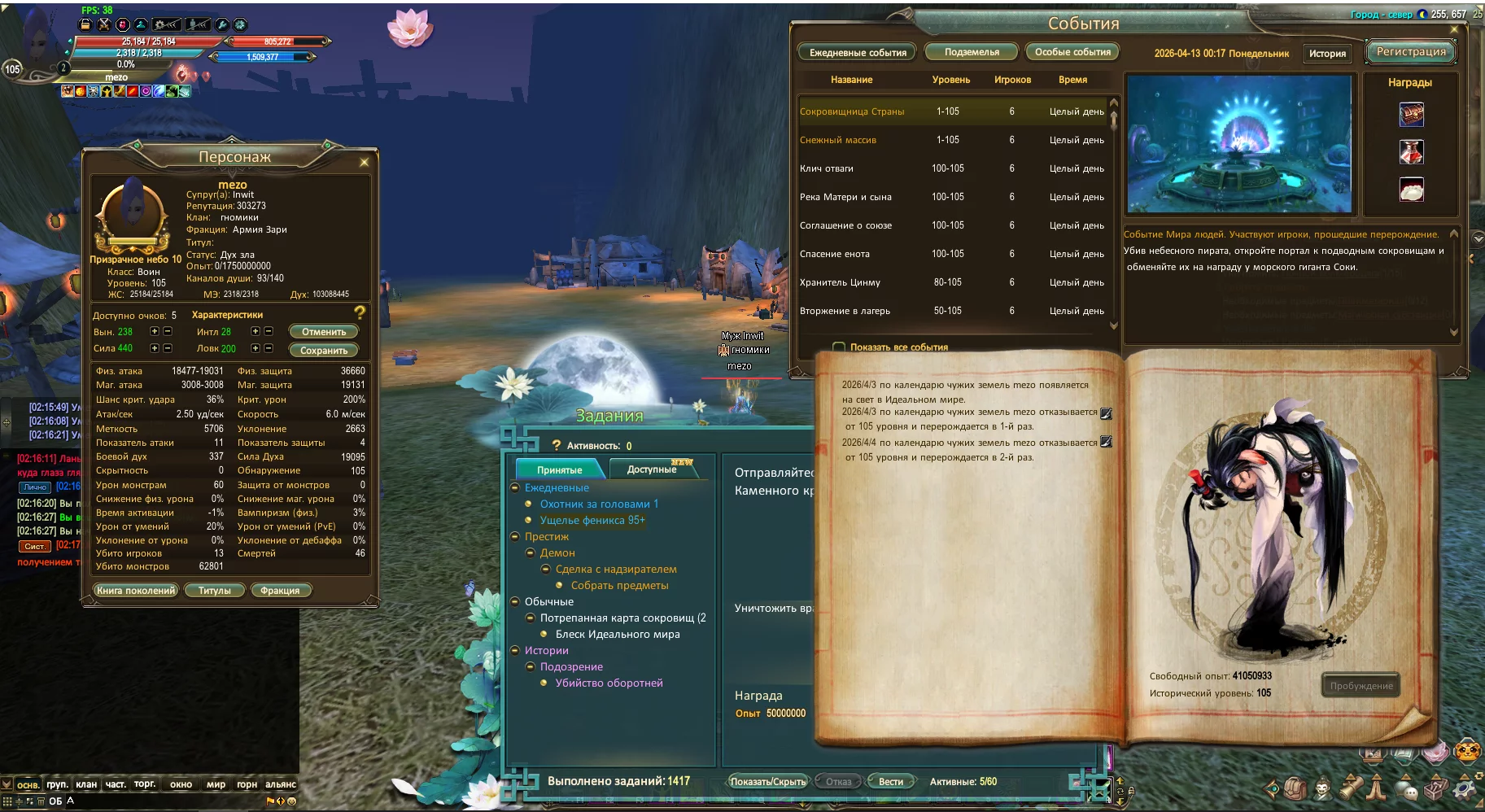Toggle the Показать все события checkbox
Image resolution: width=1485 pixels, height=812 pixels.
coord(839,347)
